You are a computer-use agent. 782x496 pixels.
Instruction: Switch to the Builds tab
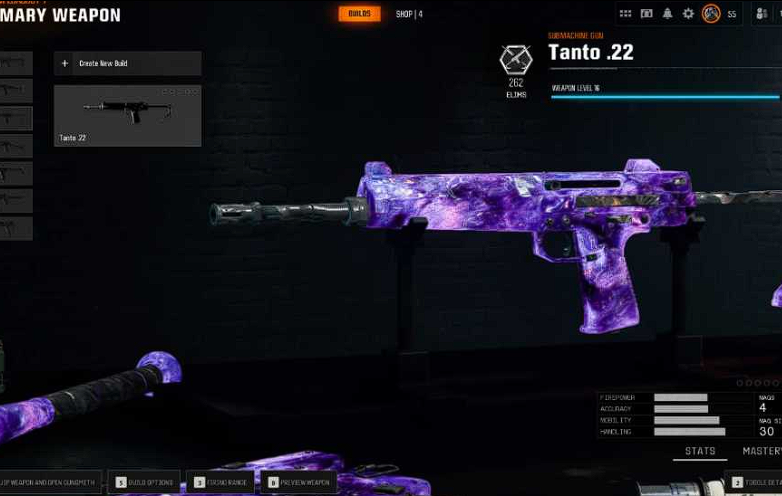point(359,14)
